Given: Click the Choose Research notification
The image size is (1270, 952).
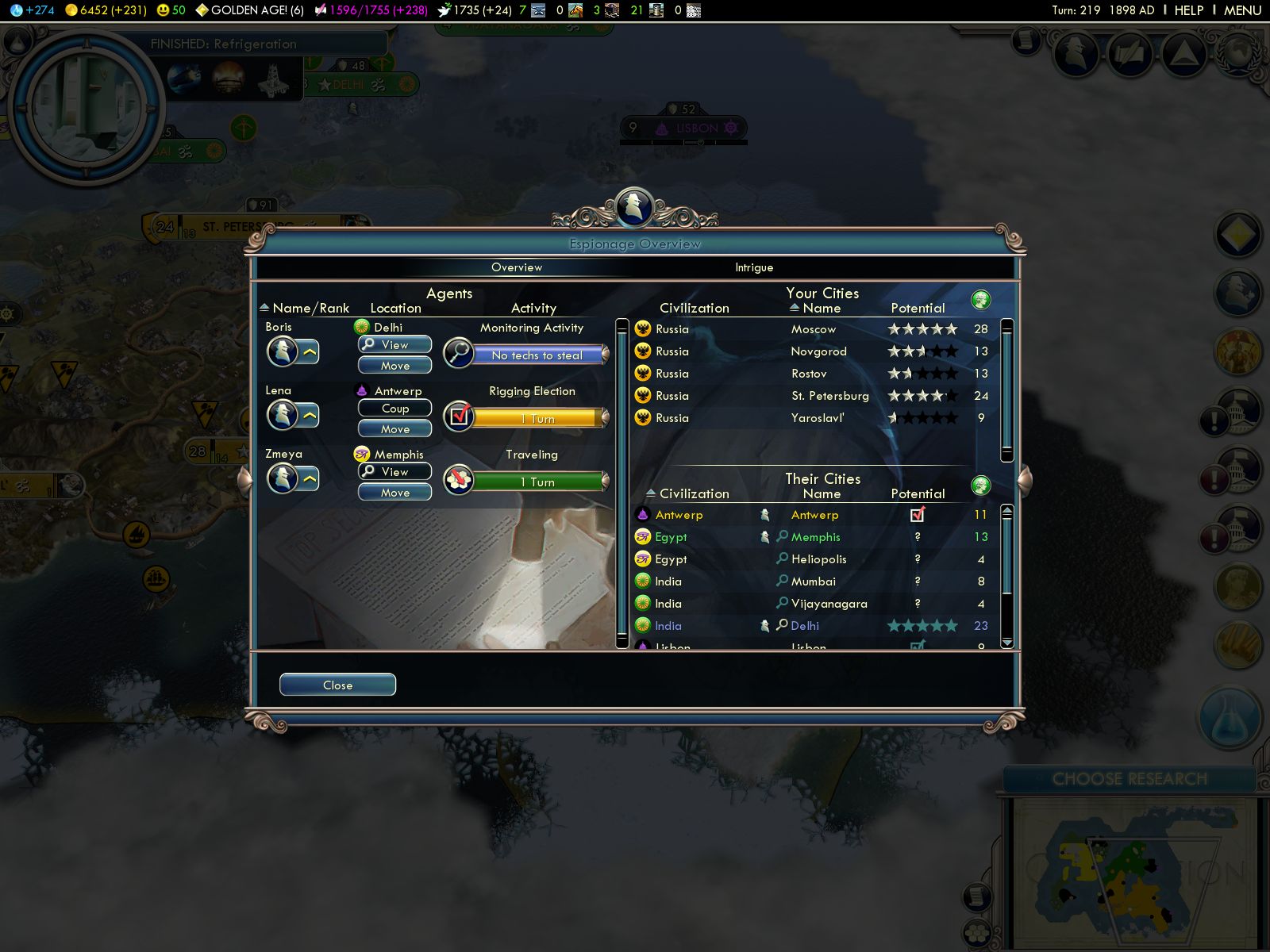Looking at the screenshot, I should click(1129, 779).
